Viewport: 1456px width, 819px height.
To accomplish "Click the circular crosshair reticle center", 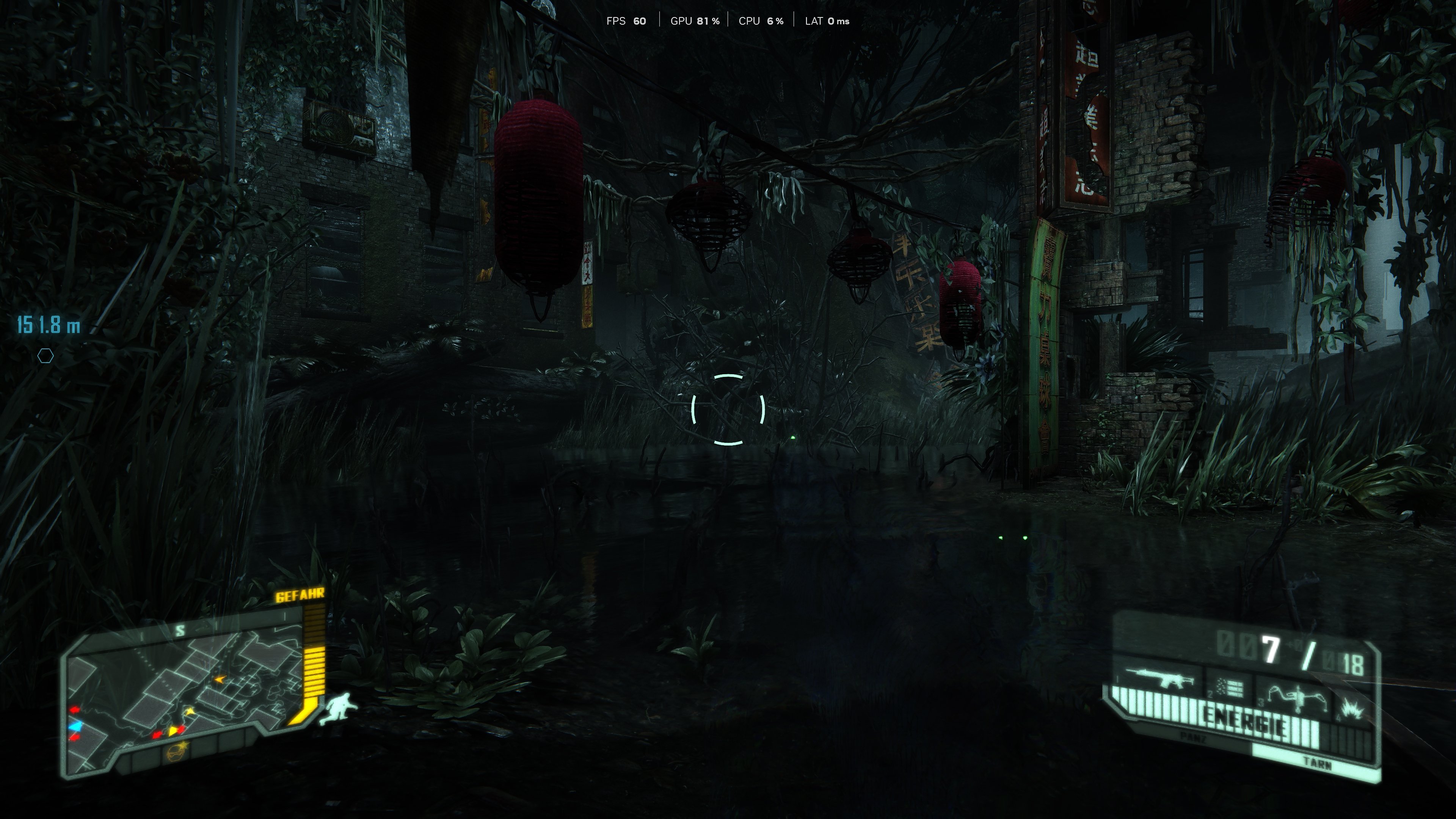I will pos(728,409).
